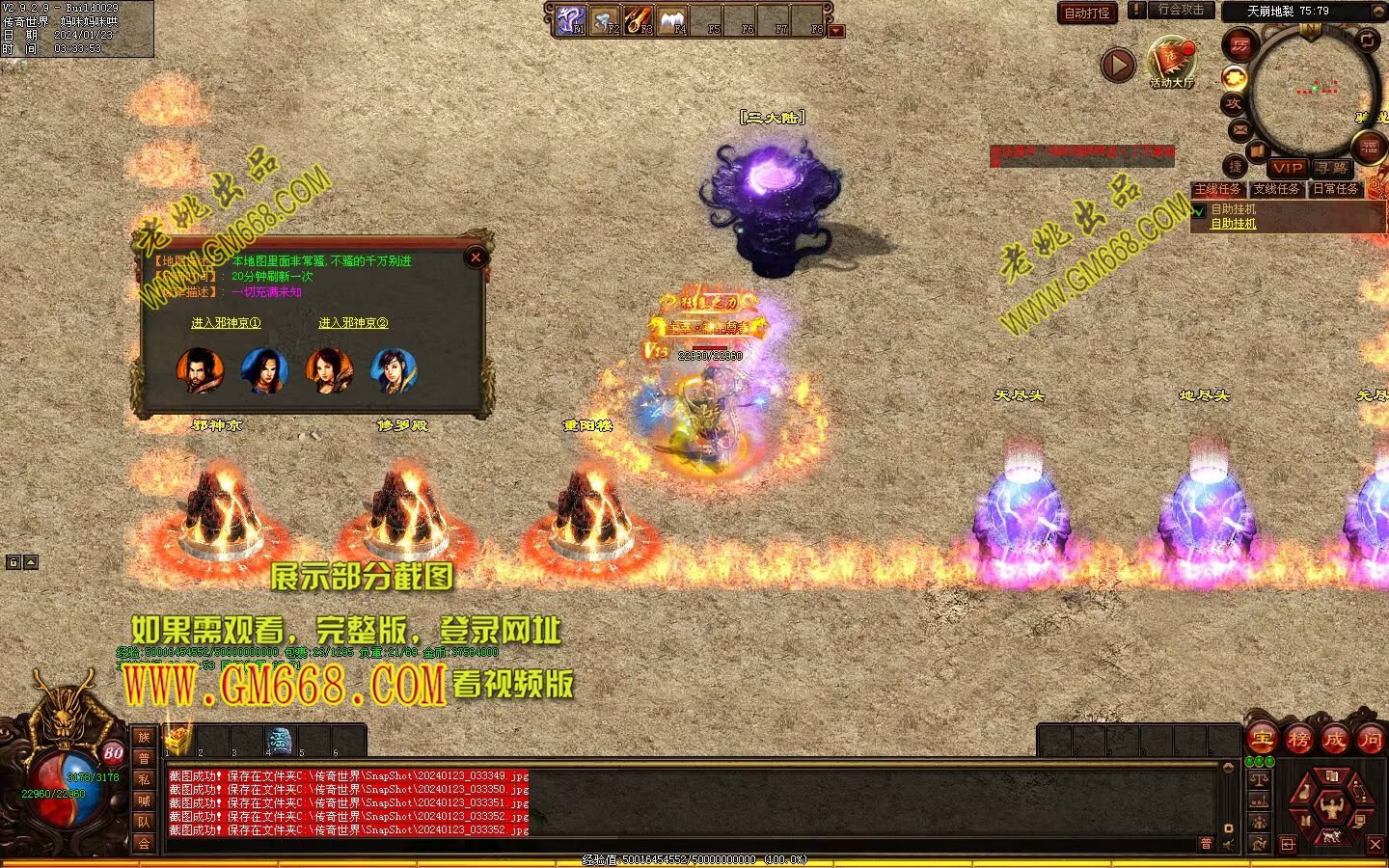Screen dimensions: 1389x868
Task: Switch to 支线任务 side quest tab
Action: tap(1276, 190)
